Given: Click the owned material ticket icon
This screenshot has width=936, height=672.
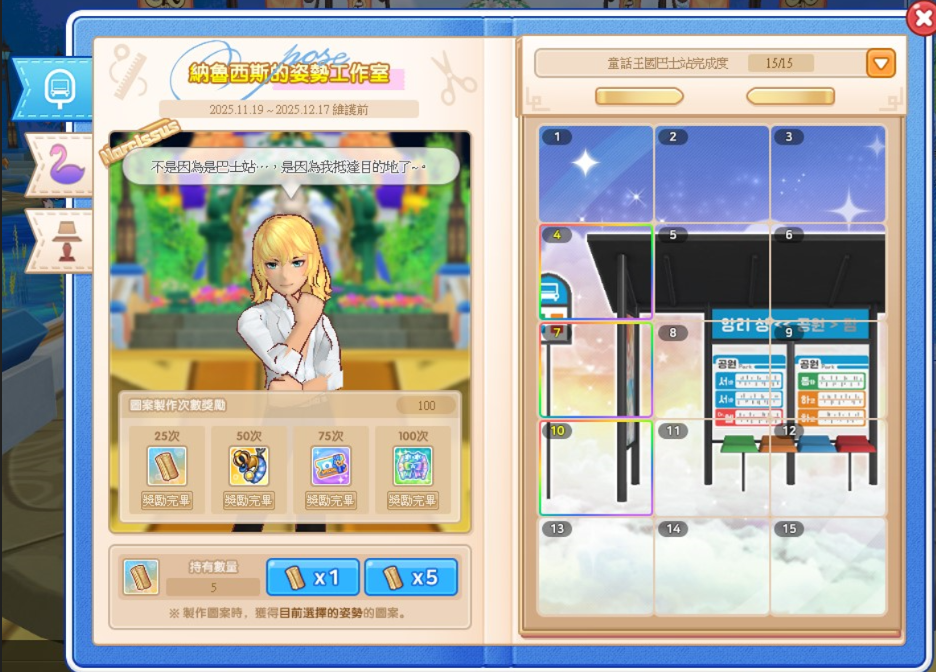Looking at the screenshot, I should coord(141,577).
